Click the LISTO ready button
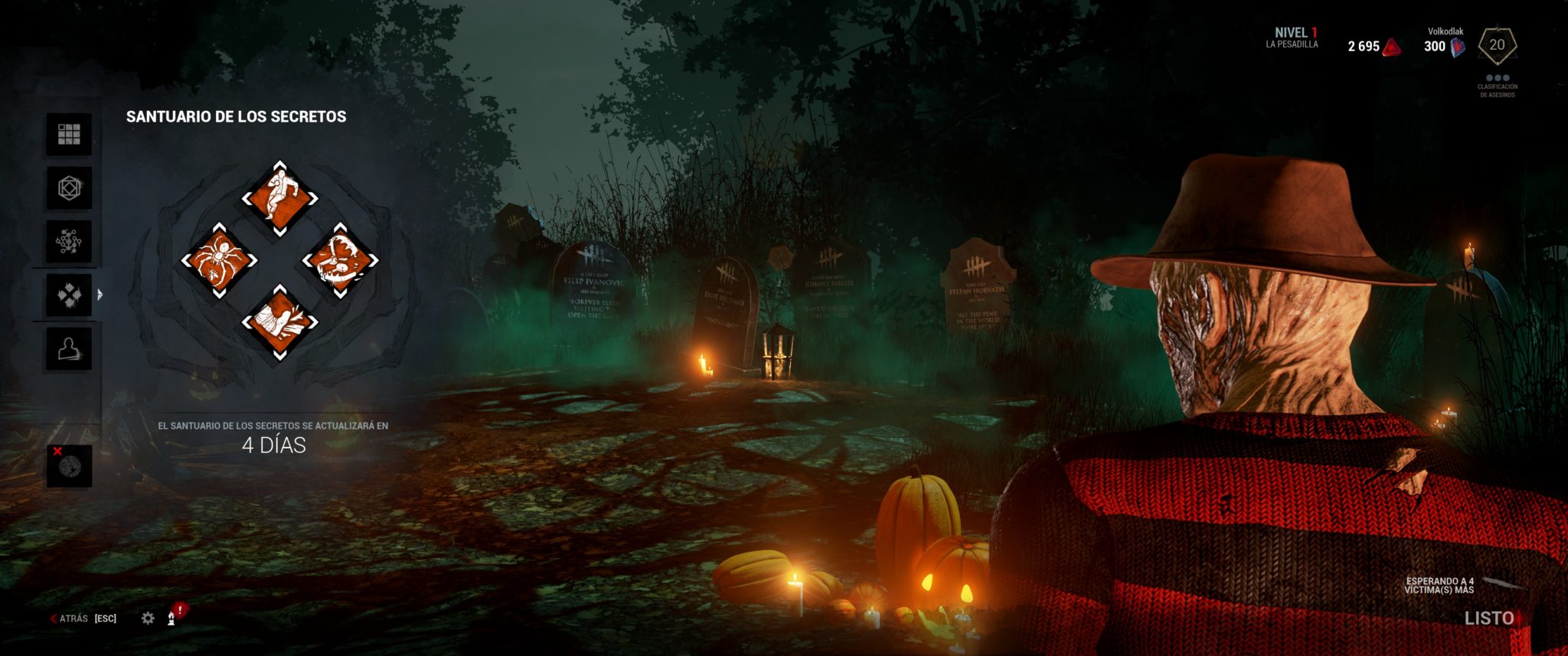This screenshot has width=1568, height=656. click(1488, 618)
